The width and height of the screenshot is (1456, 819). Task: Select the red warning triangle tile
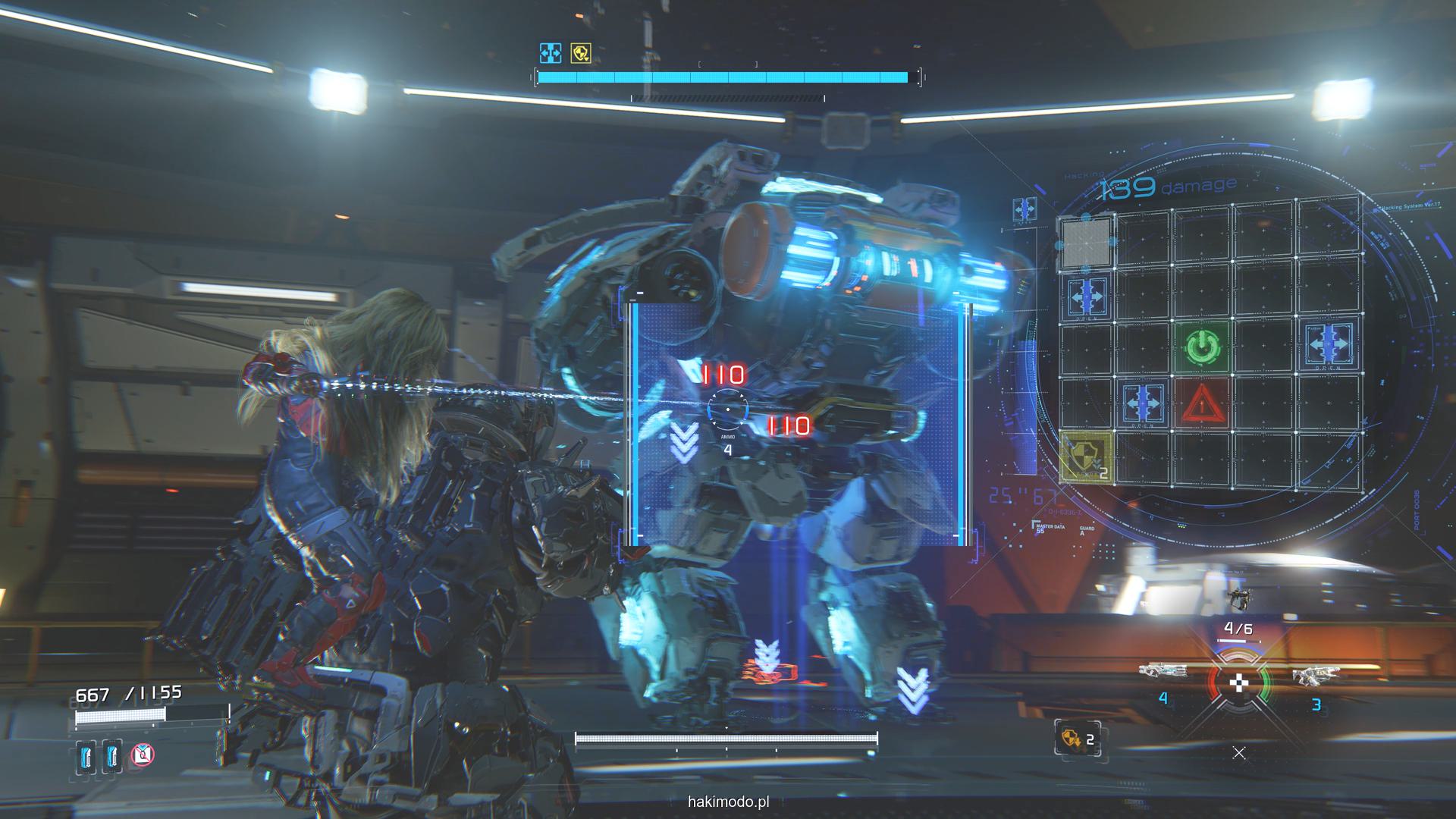click(x=1201, y=402)
